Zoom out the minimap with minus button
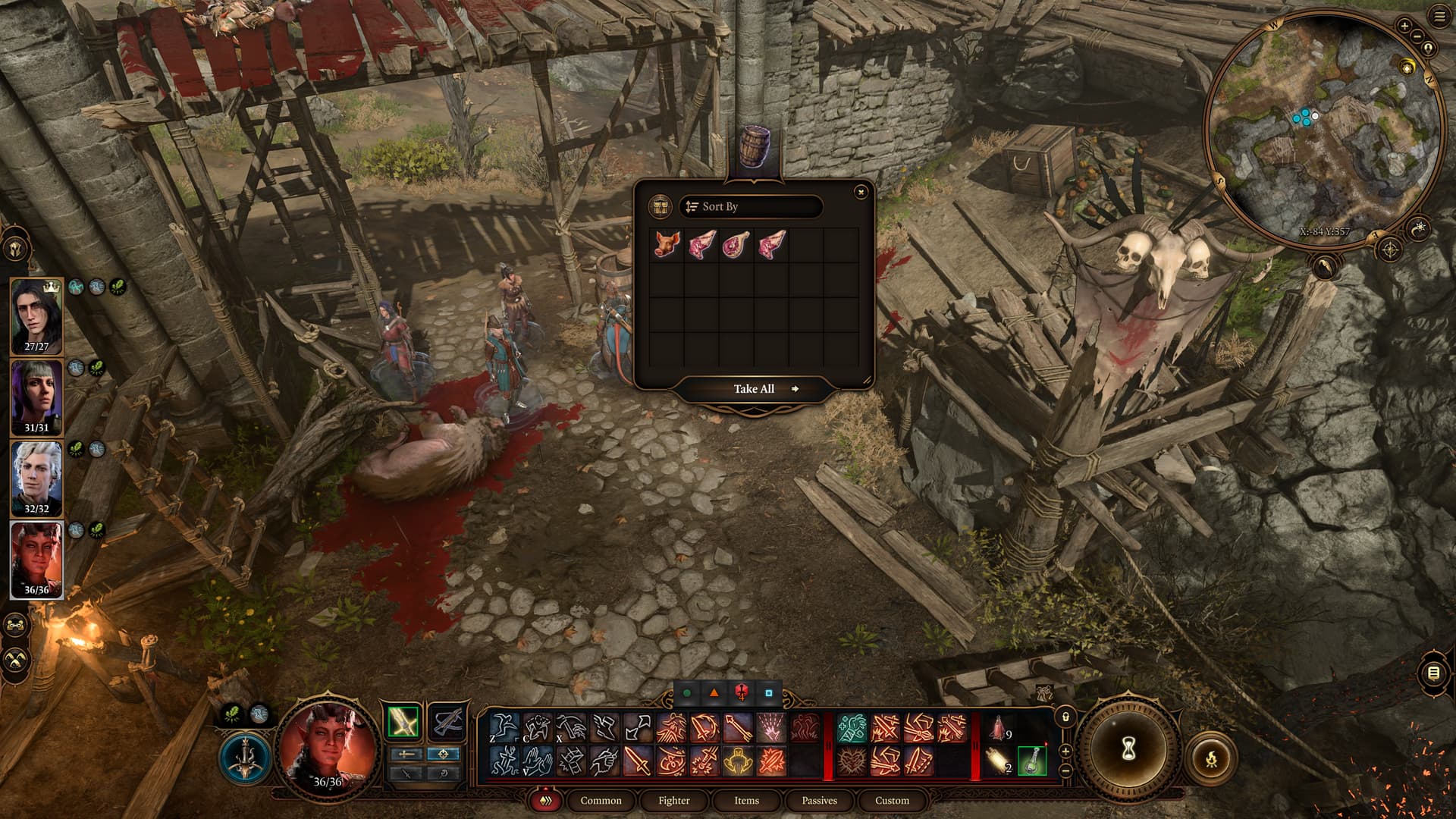 1417,36
